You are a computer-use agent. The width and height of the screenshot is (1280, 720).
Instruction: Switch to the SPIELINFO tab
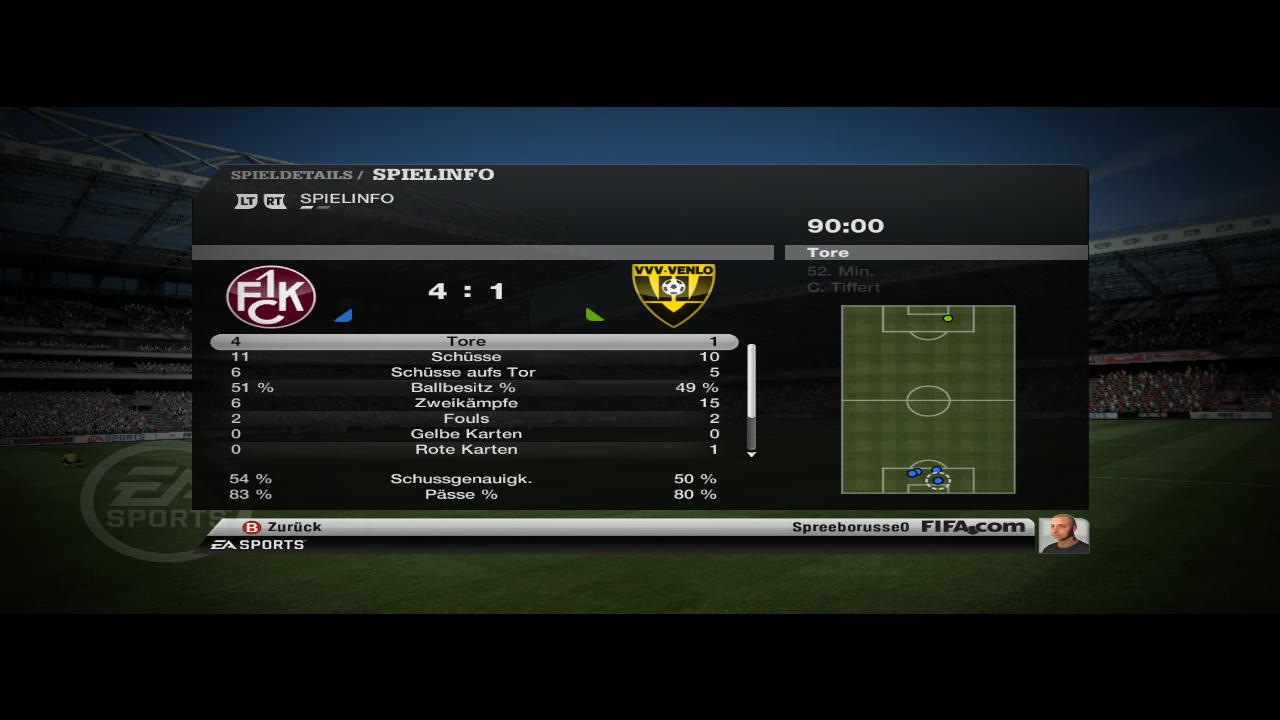point(346,199)
